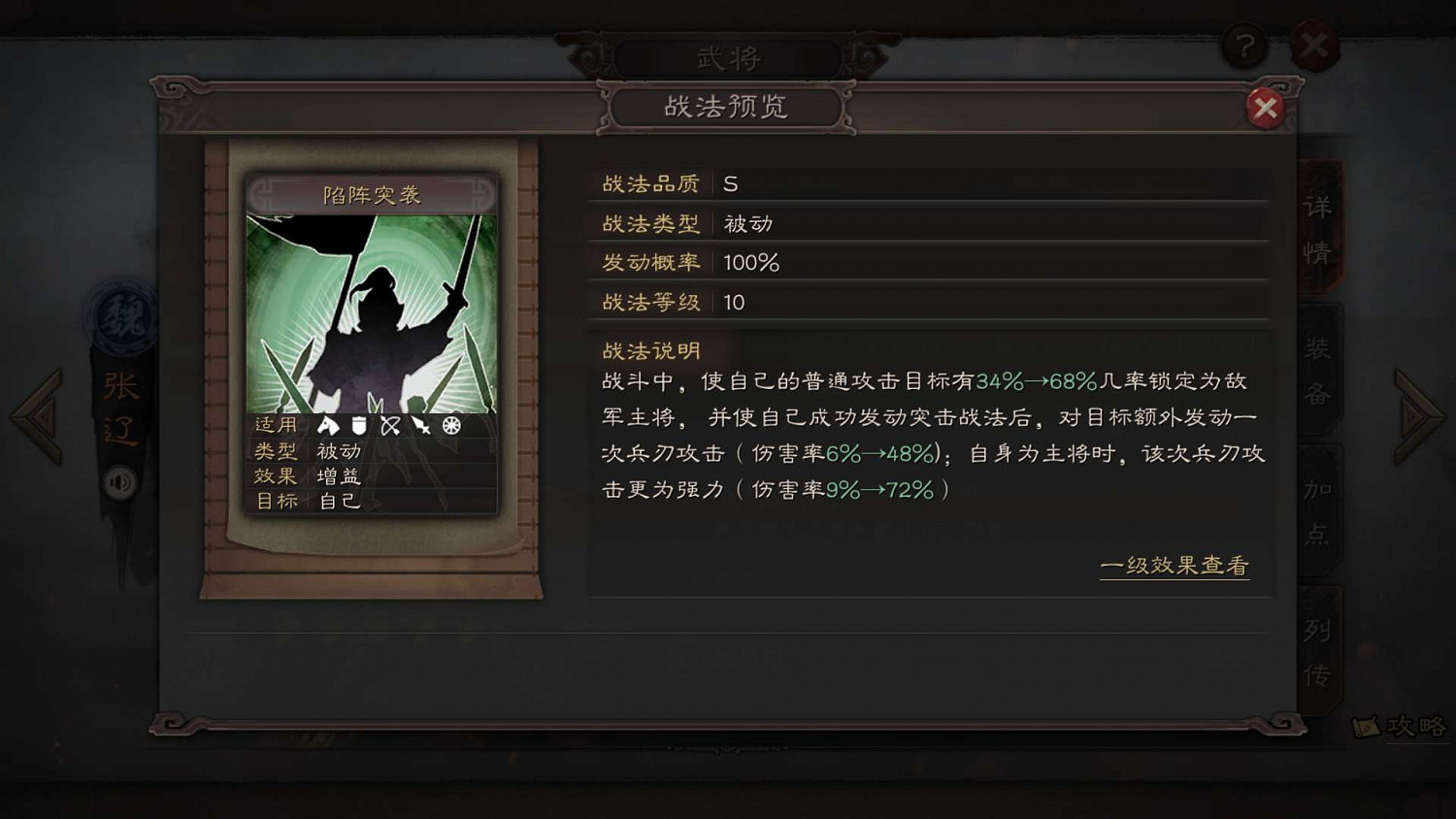Click the 一级效果查看 link
This screenshot has width=1456, height=819.
tap(1175, 565)
